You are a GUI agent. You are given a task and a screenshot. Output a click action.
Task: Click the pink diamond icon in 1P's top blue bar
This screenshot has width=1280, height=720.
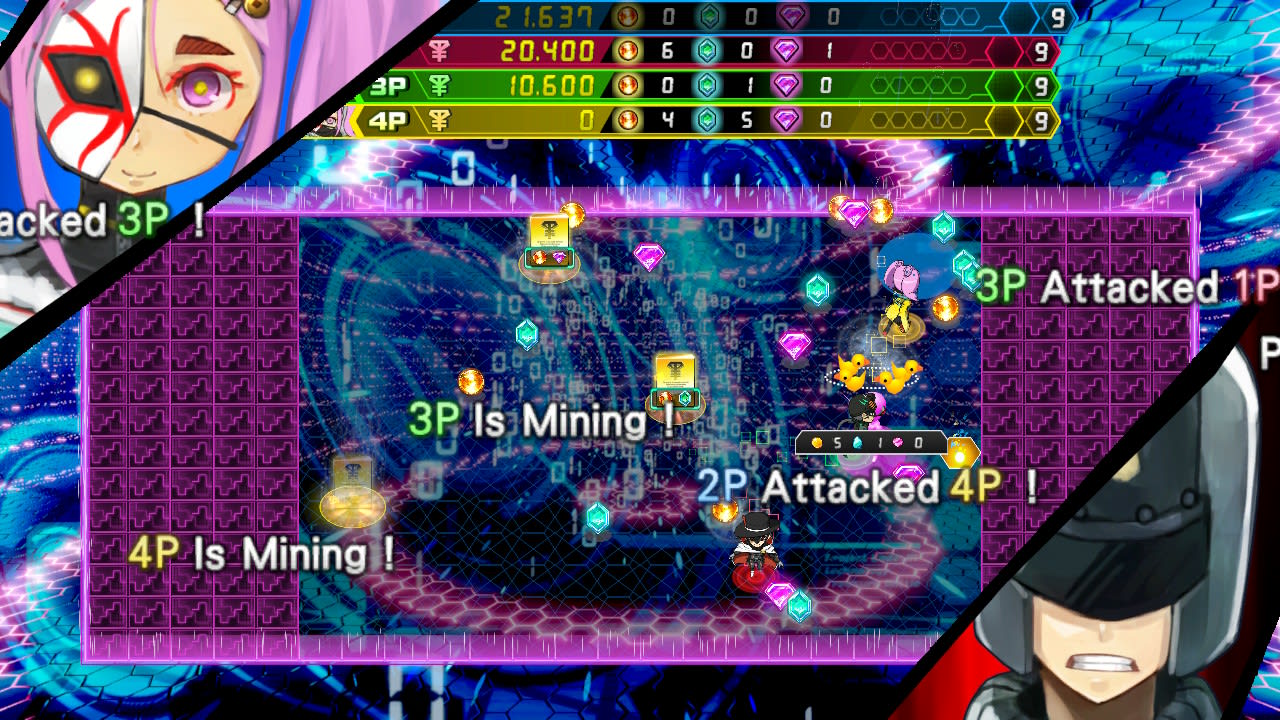click(791, 15)
